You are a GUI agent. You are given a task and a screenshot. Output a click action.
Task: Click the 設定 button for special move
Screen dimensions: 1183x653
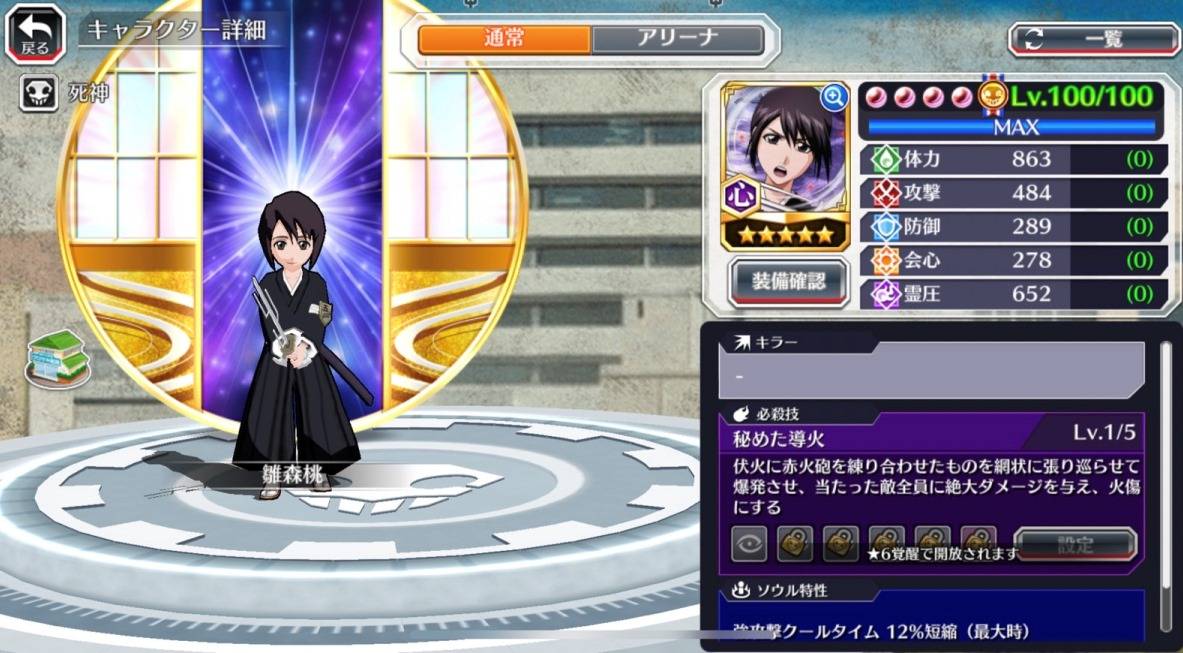(x=1075, y=545)
